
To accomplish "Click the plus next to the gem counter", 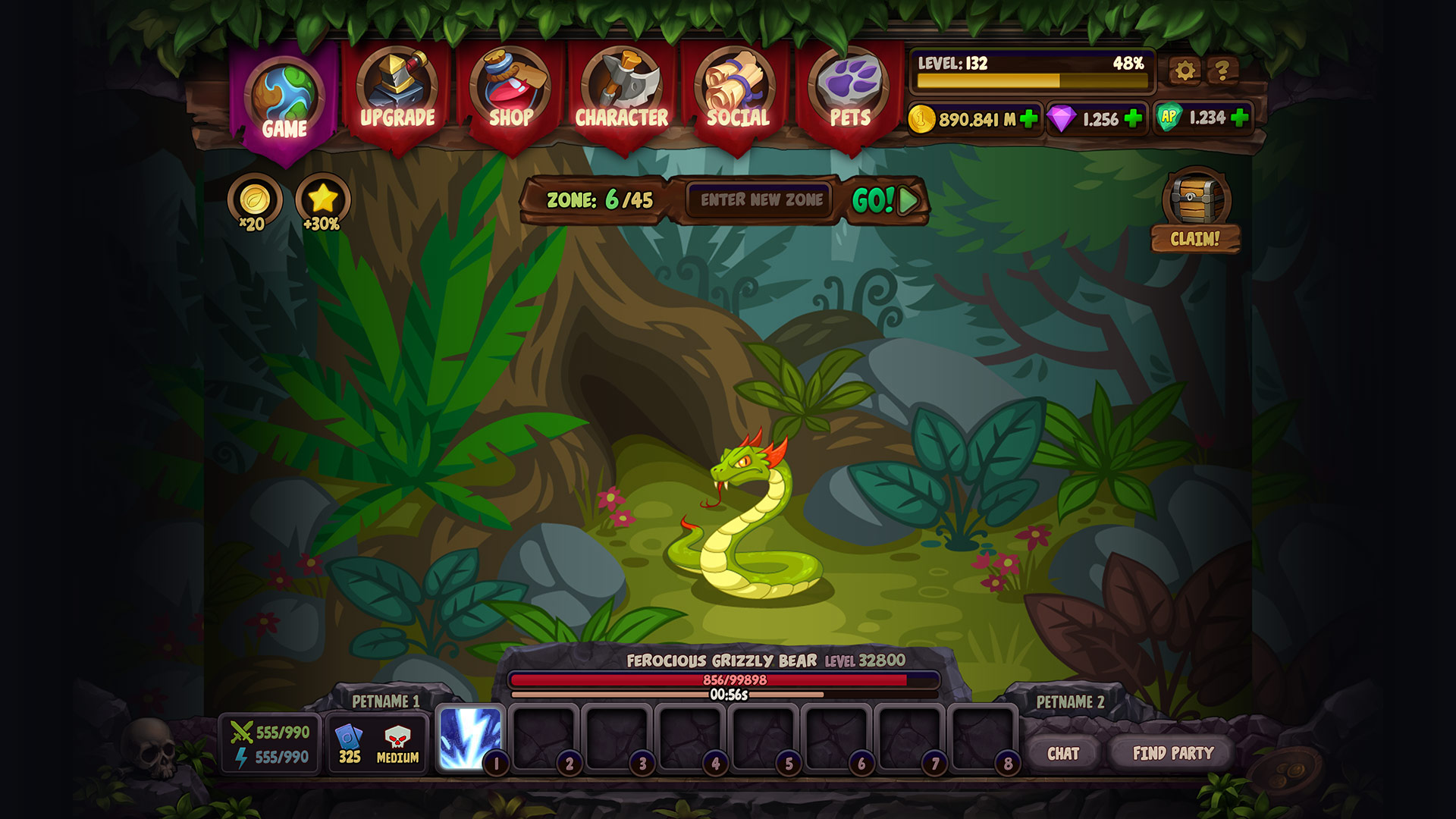I will click(1134, 118).
